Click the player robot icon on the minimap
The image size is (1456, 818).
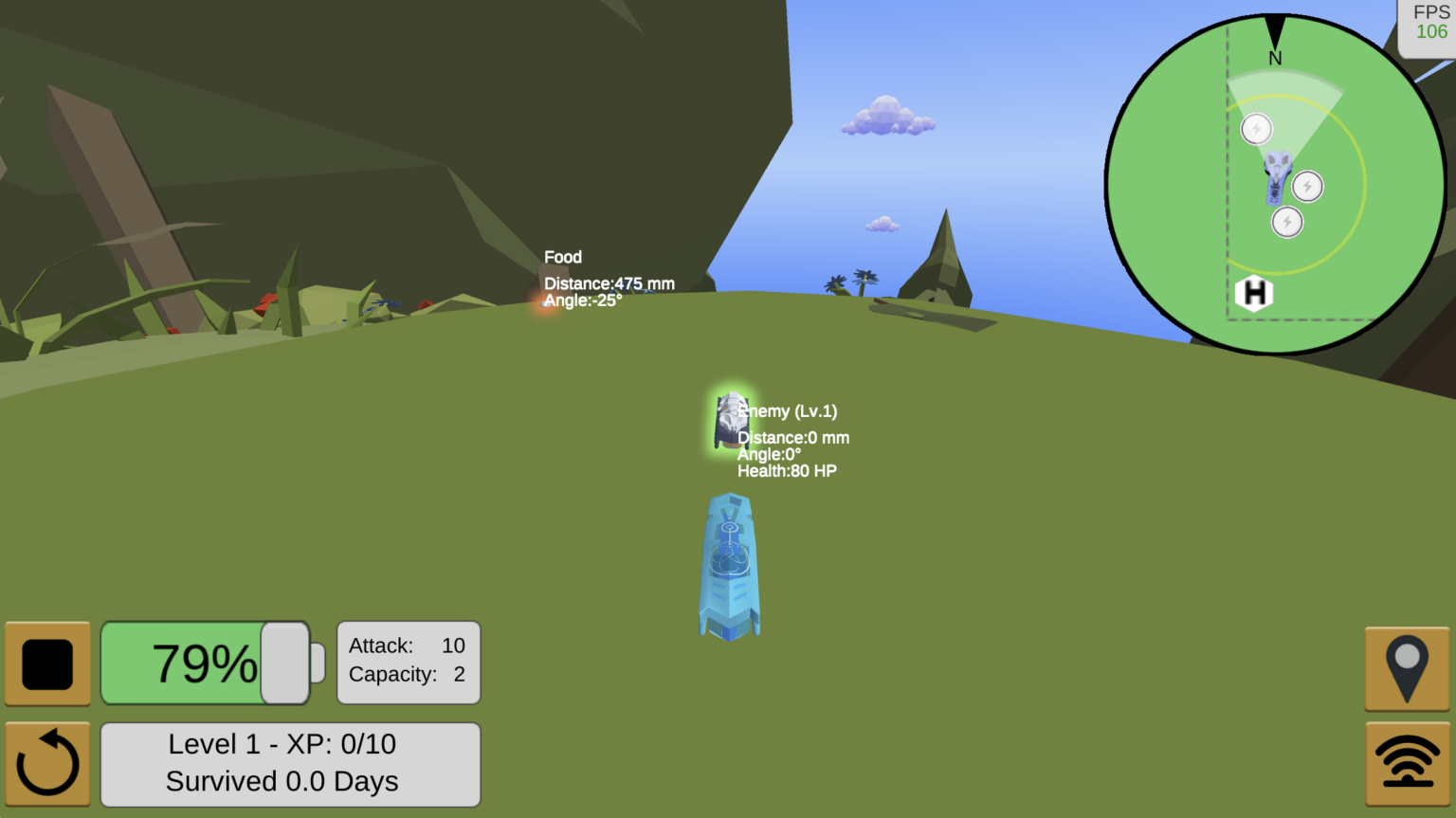(x=1277, y=180)
